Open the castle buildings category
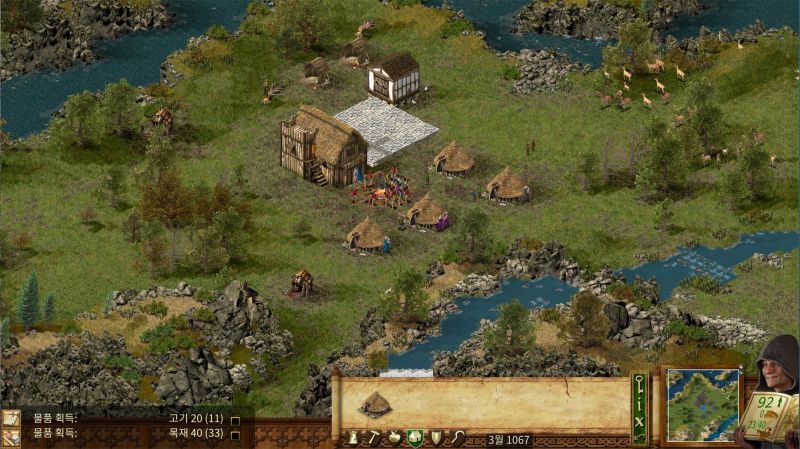 pos(353,438)
